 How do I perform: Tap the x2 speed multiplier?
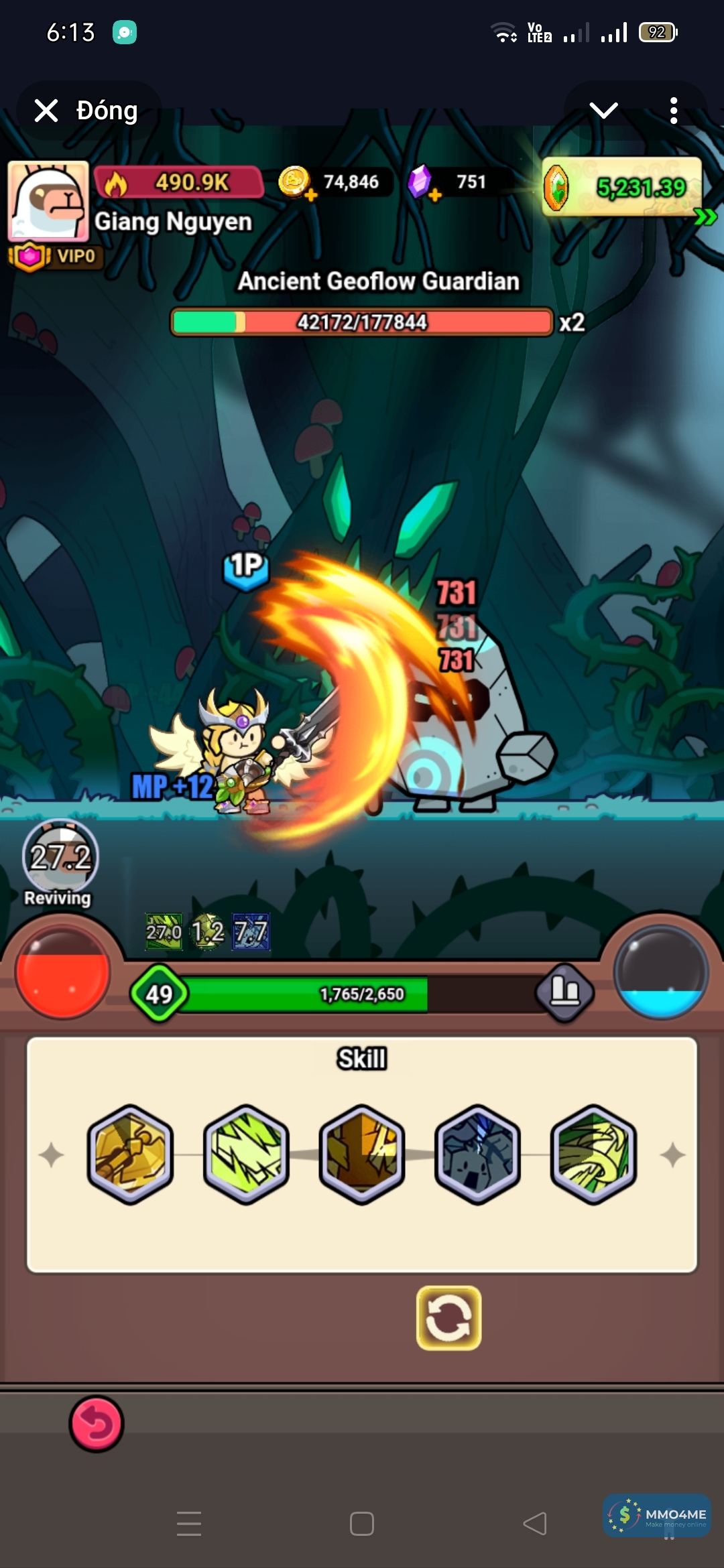[x=572, y=322]
